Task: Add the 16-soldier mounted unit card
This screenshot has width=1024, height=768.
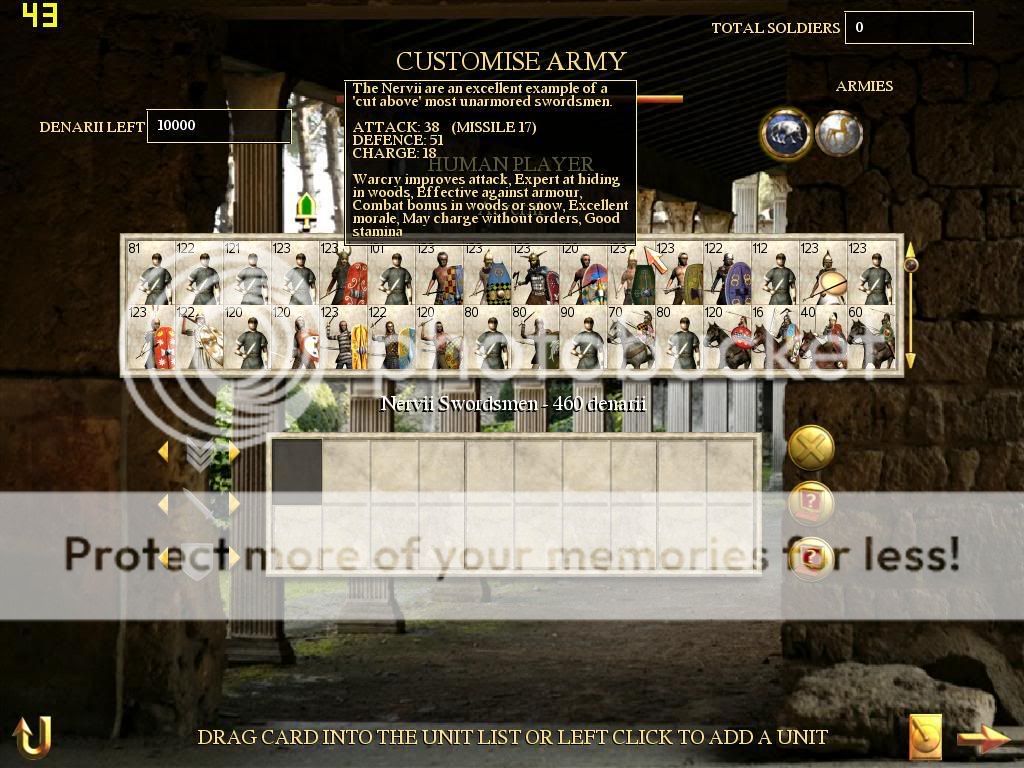Action: [x=775, y=338]
